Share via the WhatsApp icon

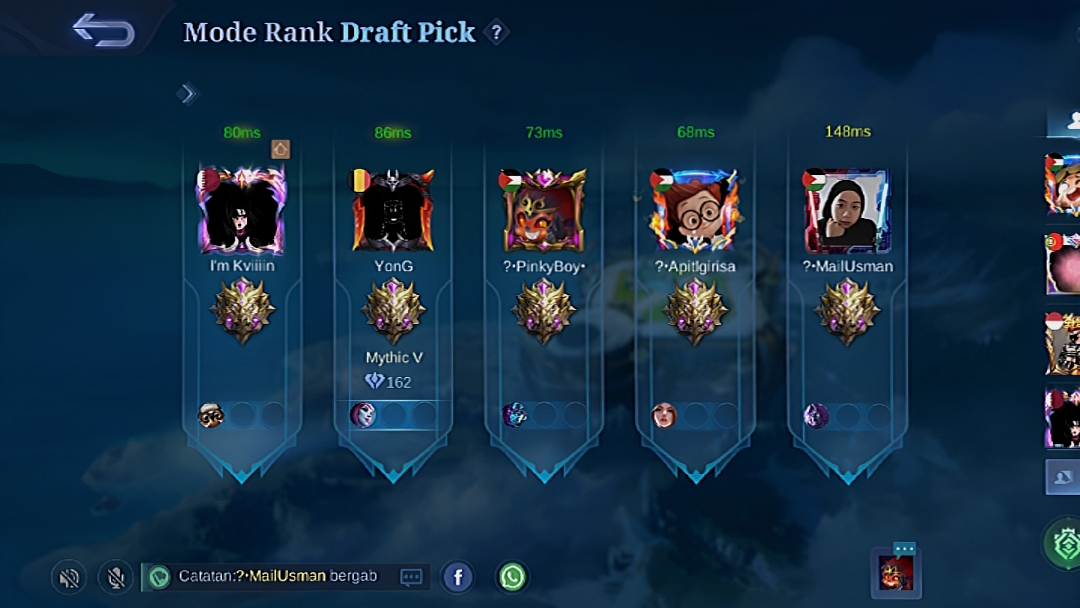click(512, 577)
